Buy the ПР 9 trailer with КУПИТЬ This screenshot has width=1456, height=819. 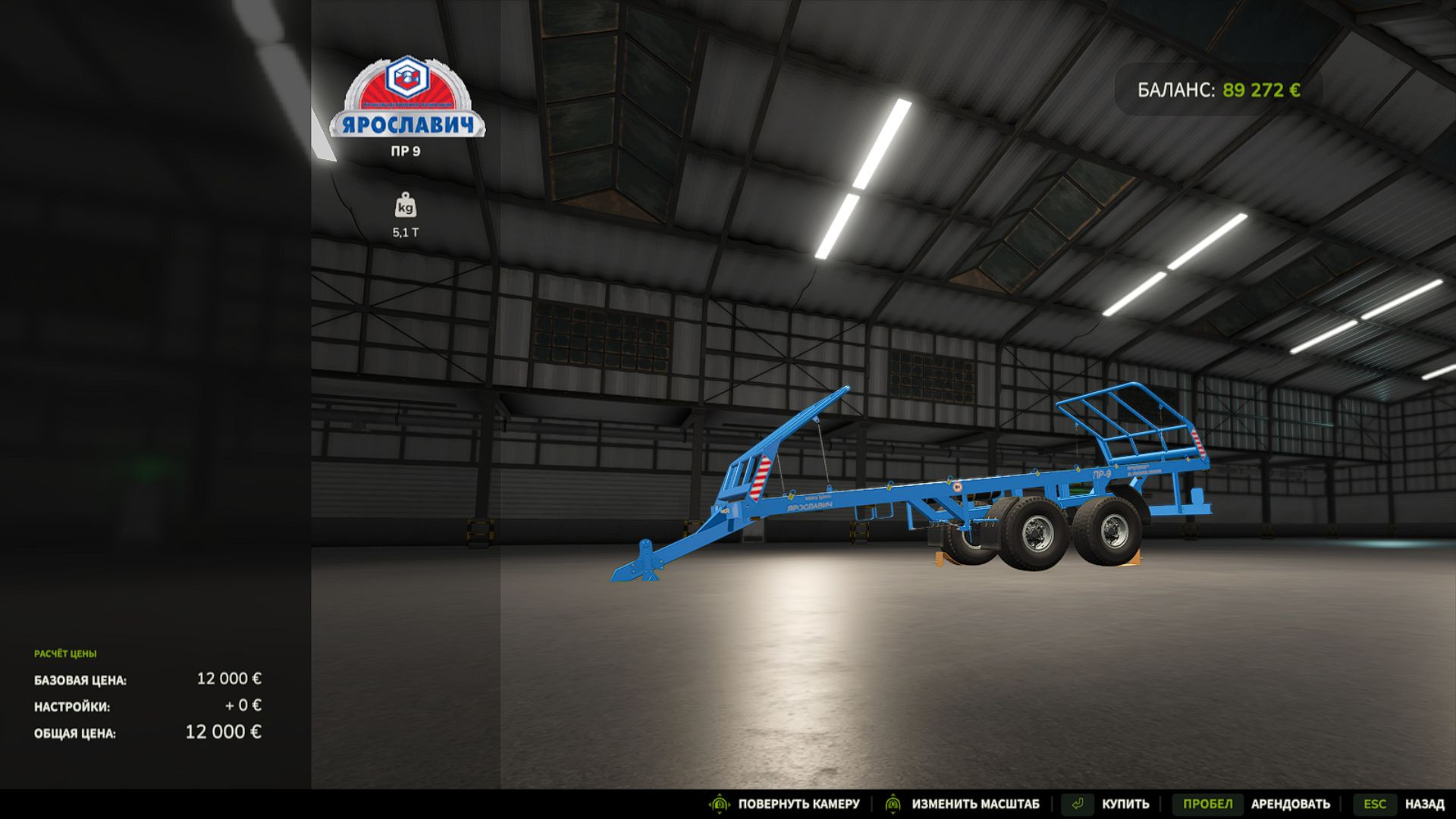pyautogui.click(x=1125, y=804)
